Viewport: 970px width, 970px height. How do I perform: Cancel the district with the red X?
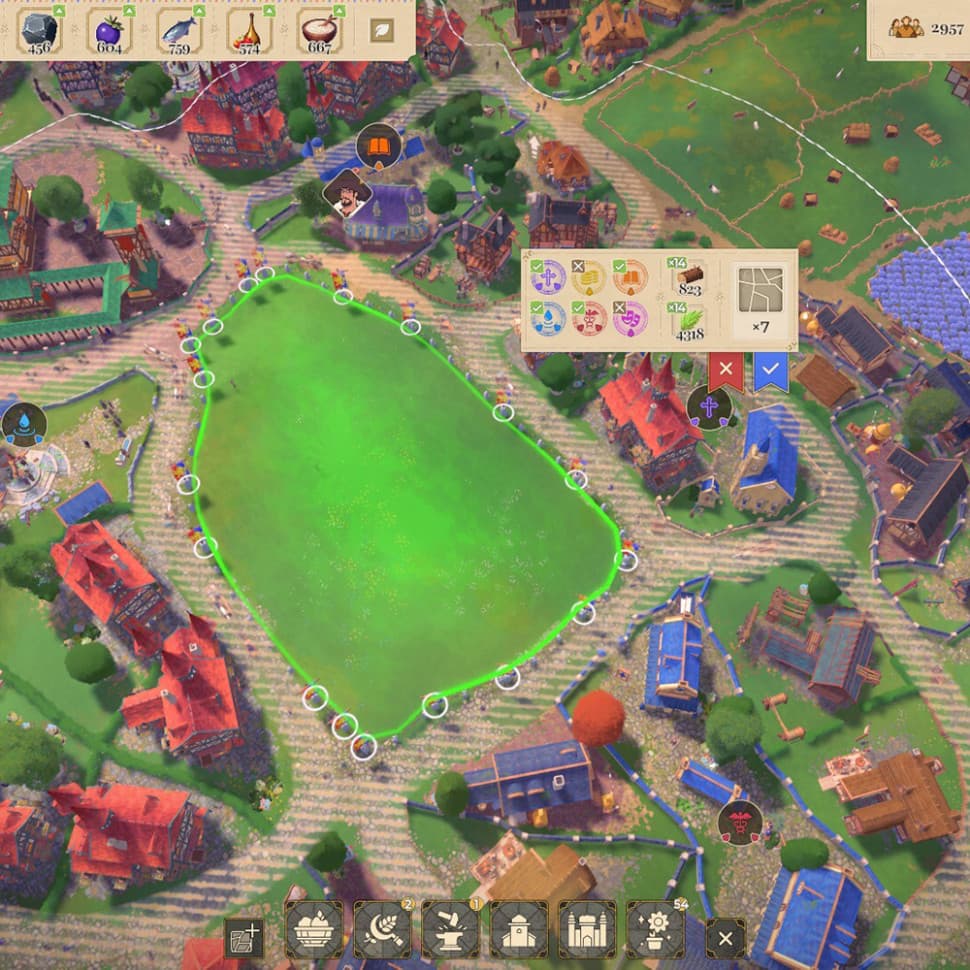(726, 371)
